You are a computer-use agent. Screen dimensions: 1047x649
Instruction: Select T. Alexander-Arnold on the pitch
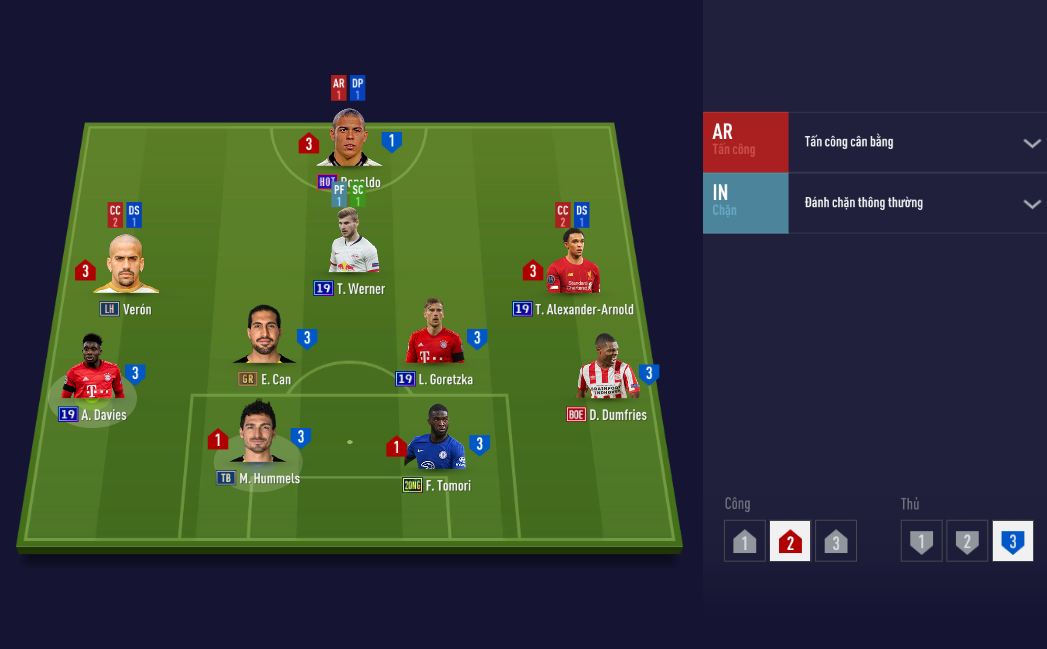point(573,264)
